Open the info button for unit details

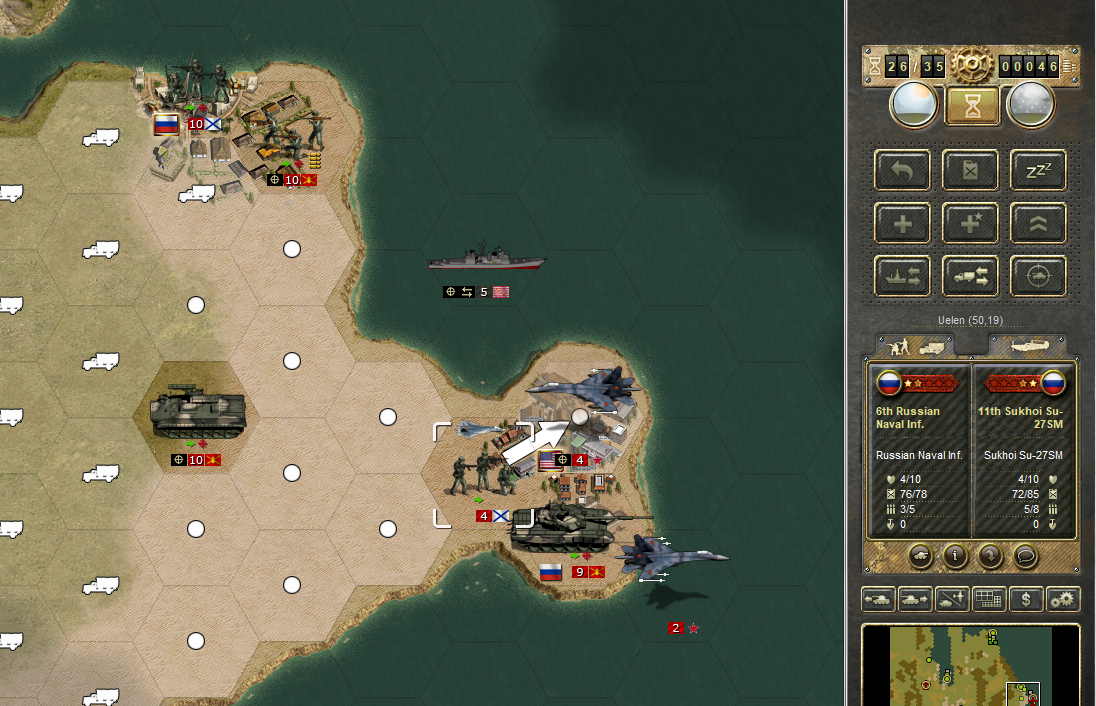[x=955, y=554]
